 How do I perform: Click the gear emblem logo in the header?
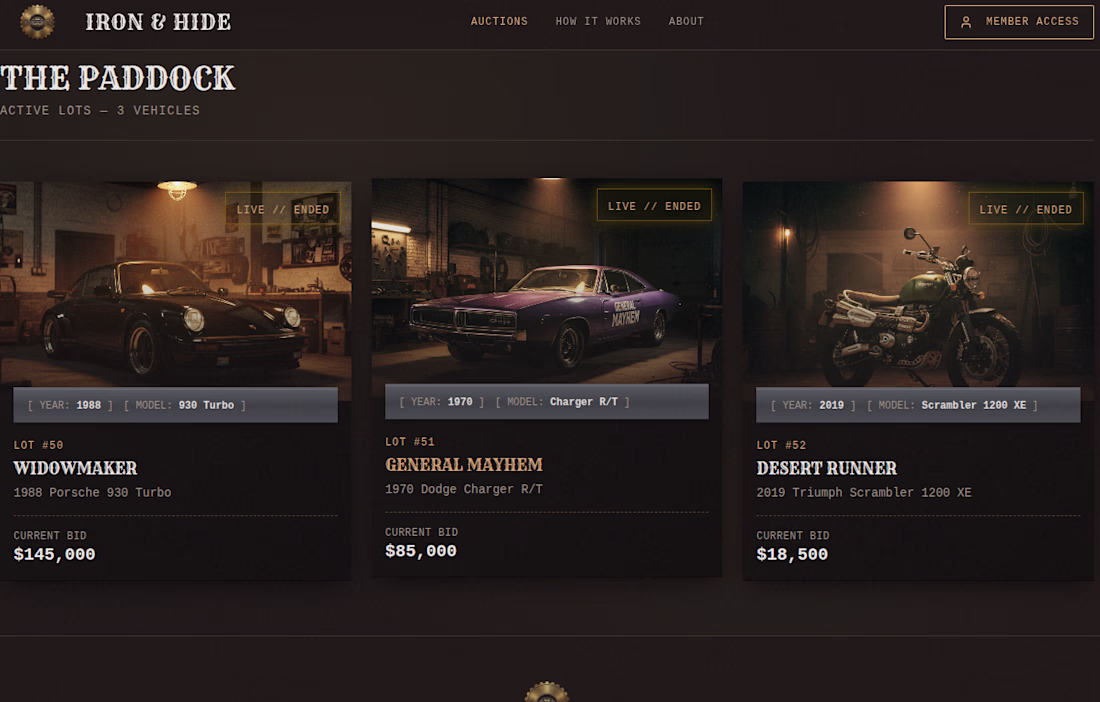coord(37,21)
